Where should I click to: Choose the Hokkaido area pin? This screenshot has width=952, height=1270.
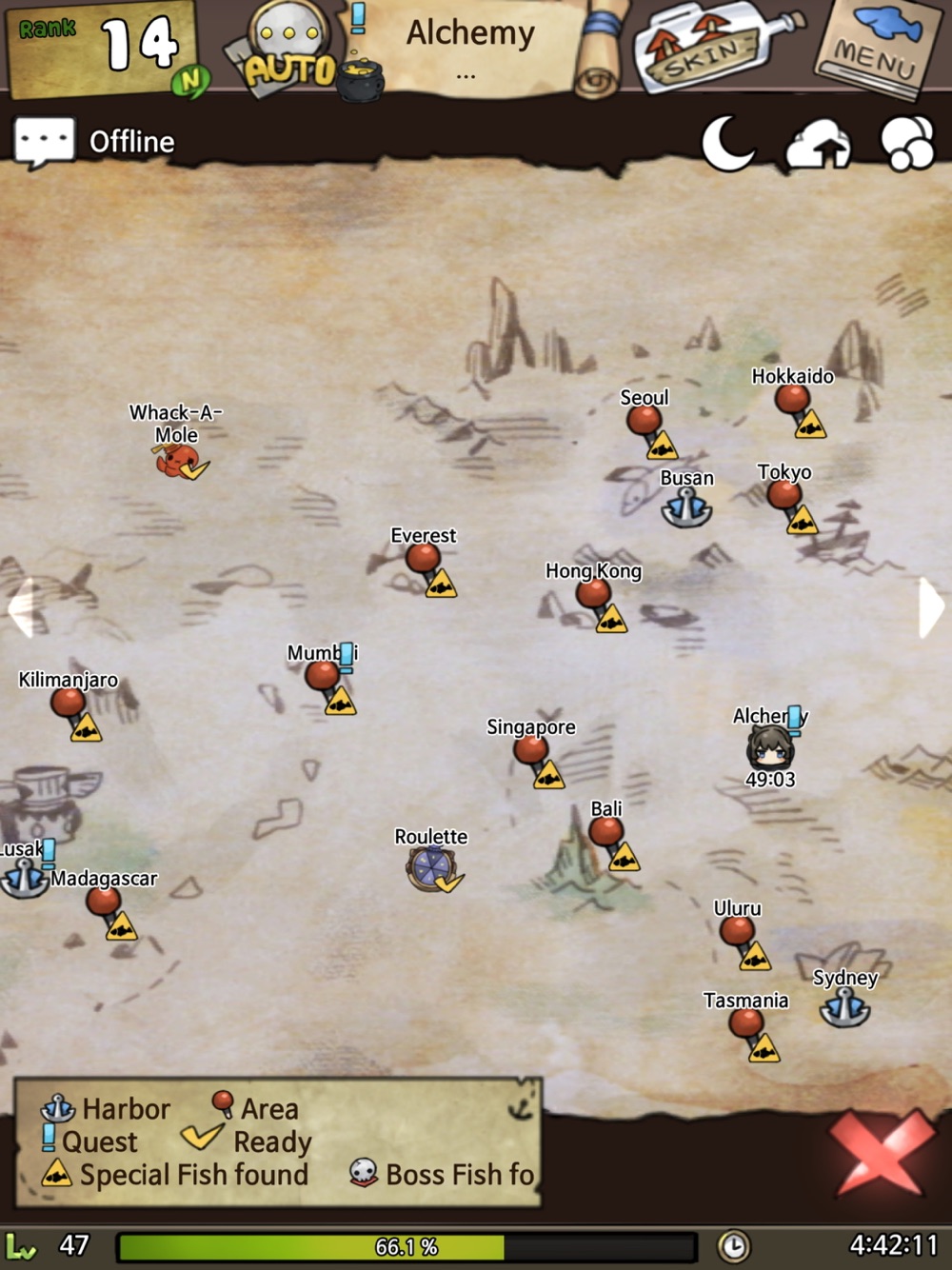(792, 399)
